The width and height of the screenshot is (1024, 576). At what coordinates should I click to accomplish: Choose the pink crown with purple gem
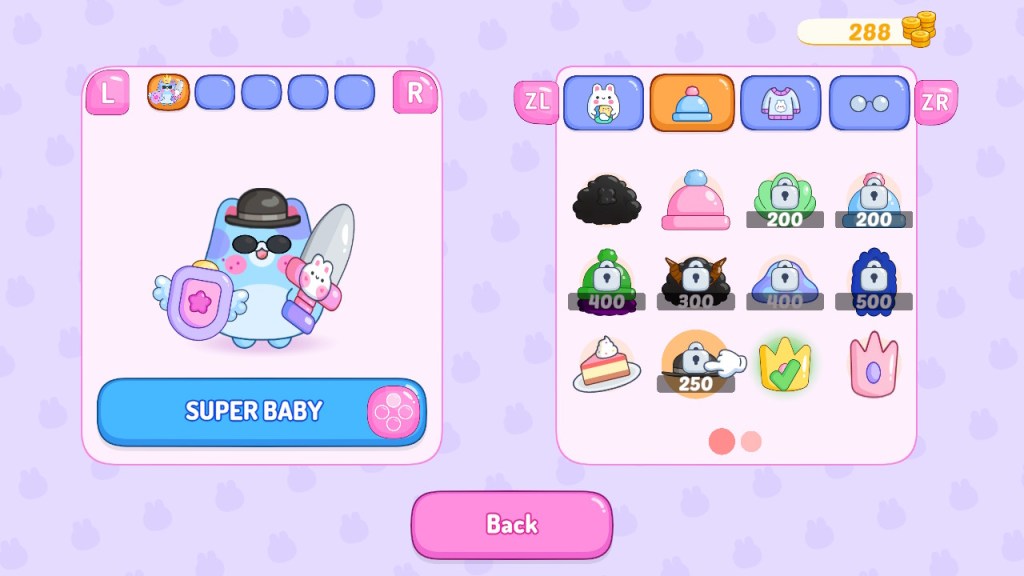click(x=873, y=363)
